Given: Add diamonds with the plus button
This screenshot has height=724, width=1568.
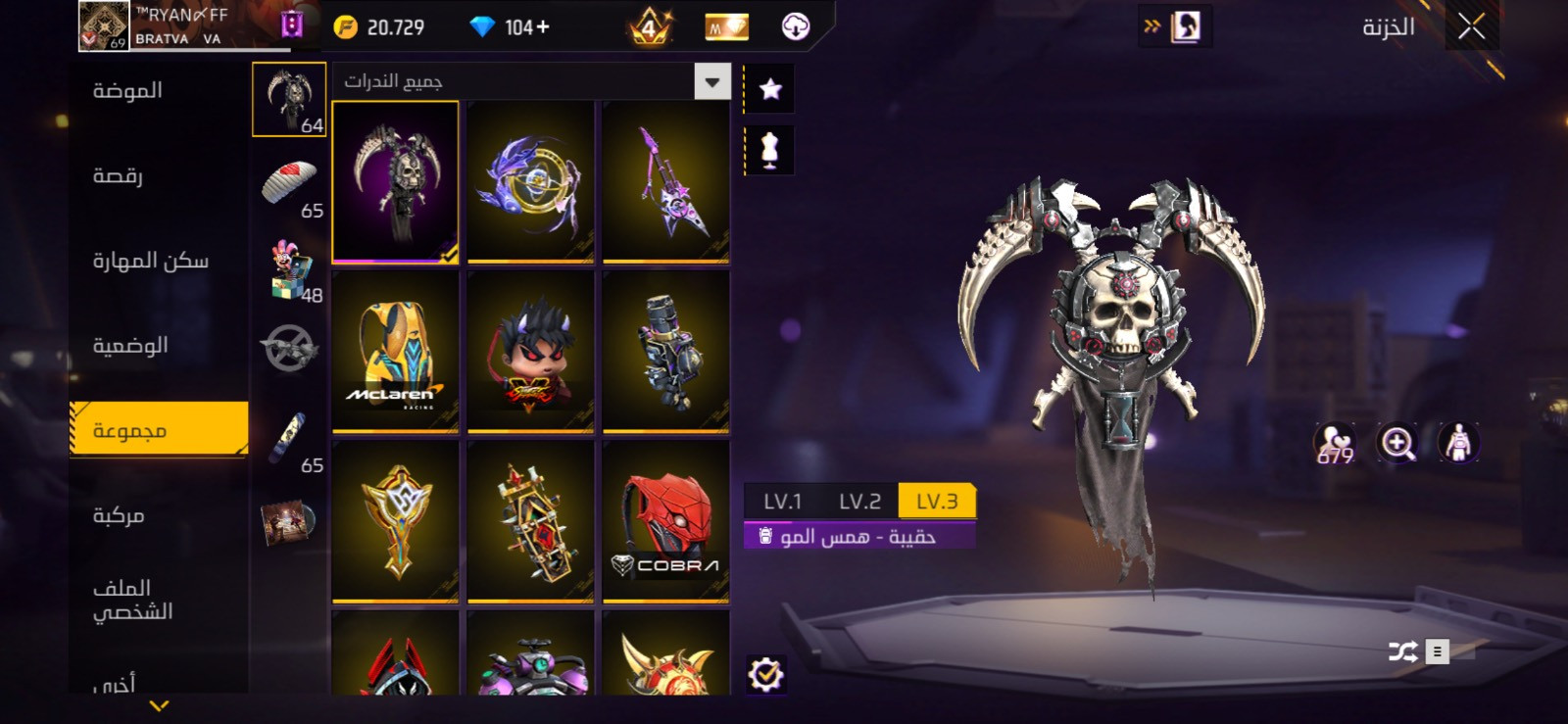Looking at the screenshot, I should point(542,27).
